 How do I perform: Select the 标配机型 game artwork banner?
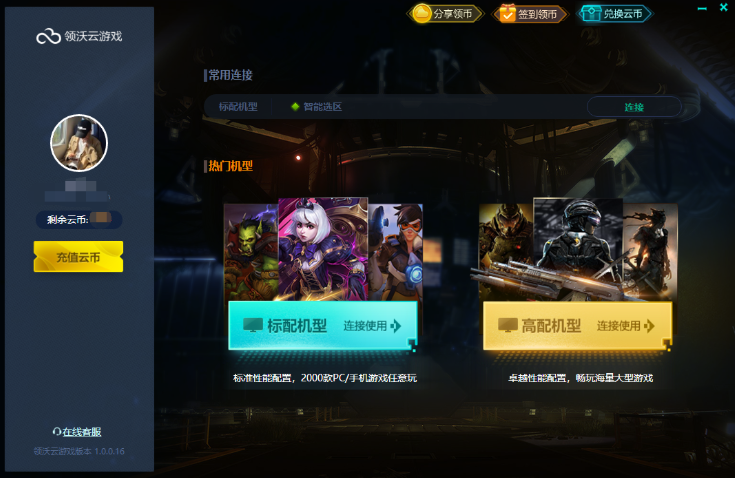pyautogui.click(x=322, y=249)
